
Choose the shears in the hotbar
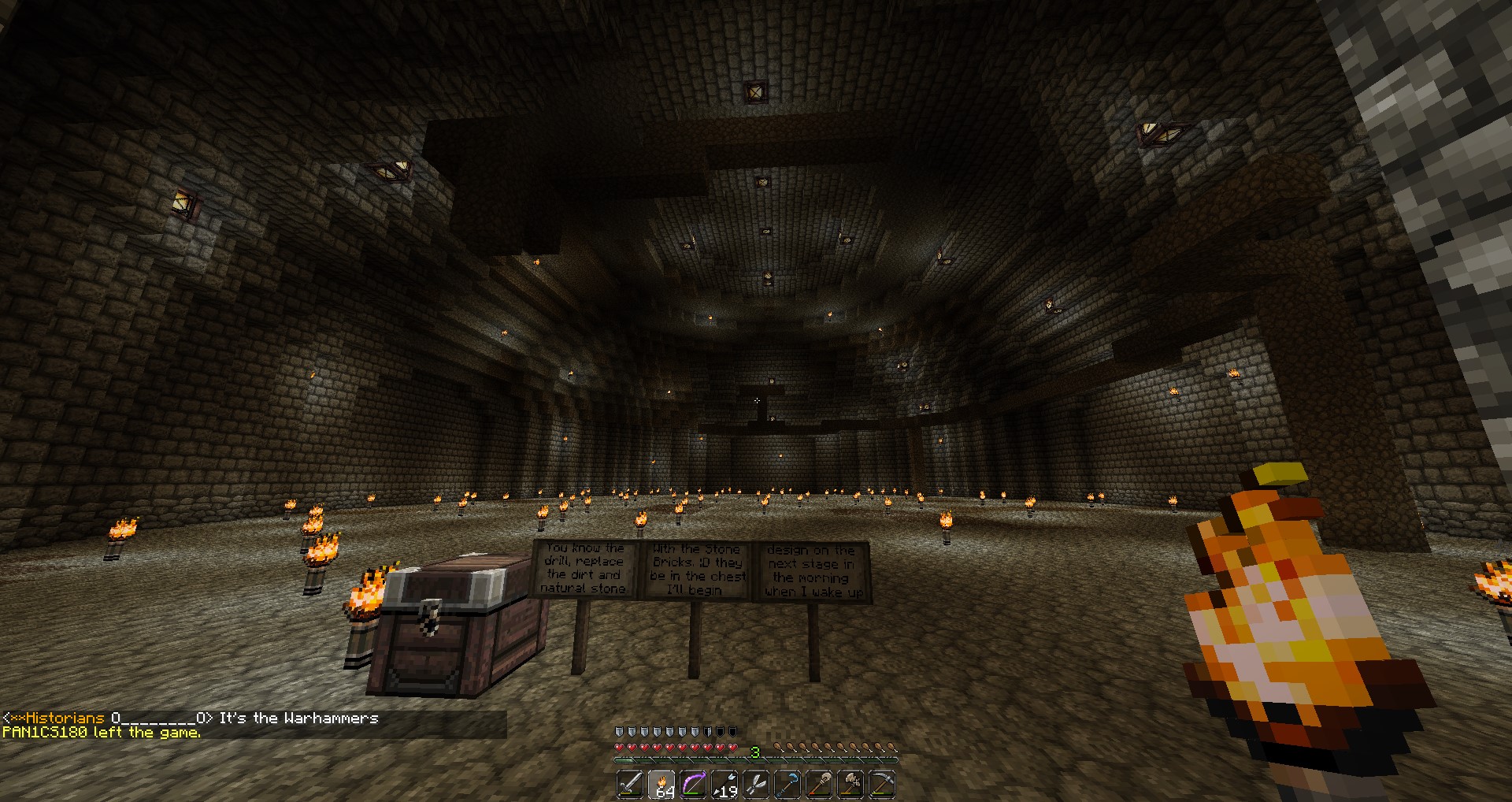tap(756, 785)
